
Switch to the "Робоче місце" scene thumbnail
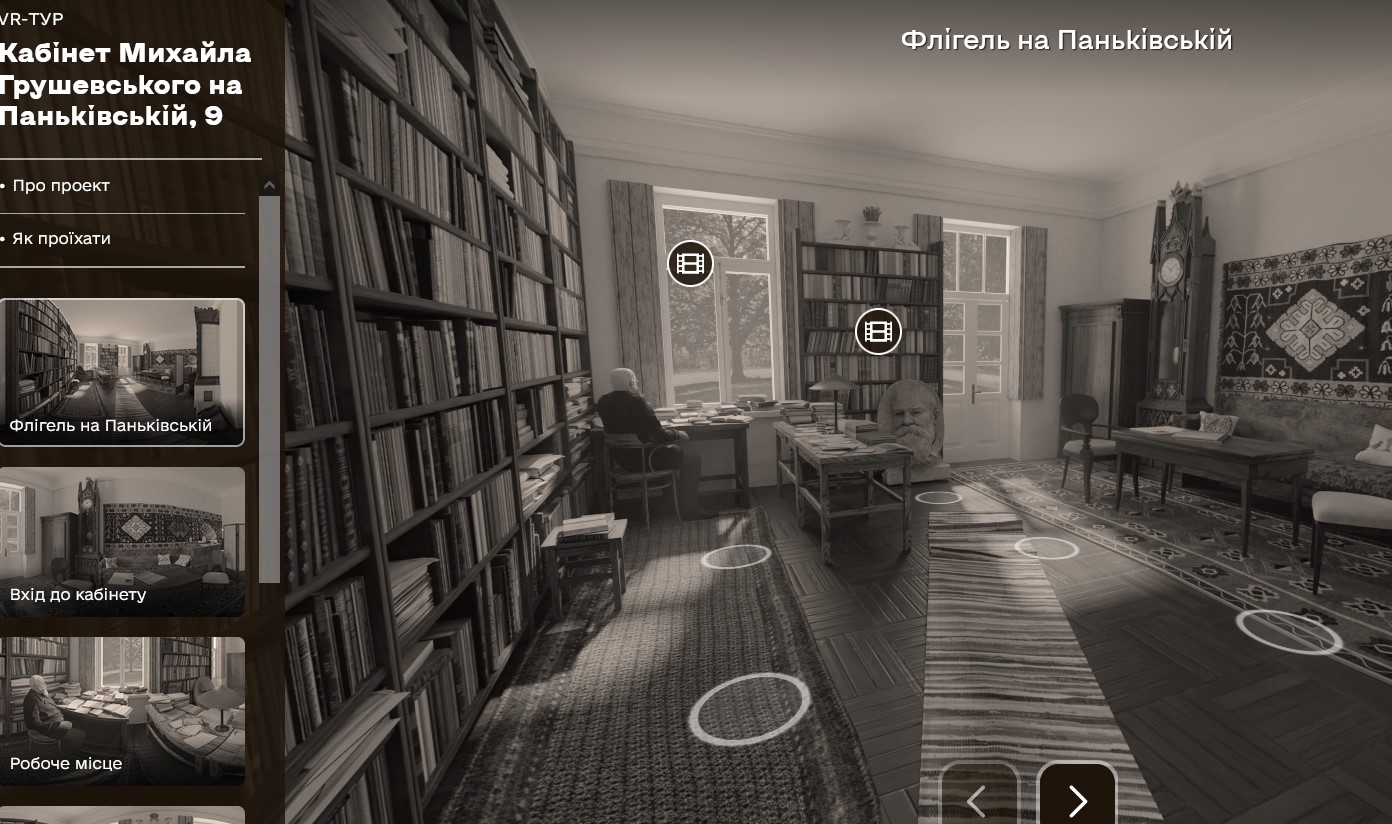(122, 710)
